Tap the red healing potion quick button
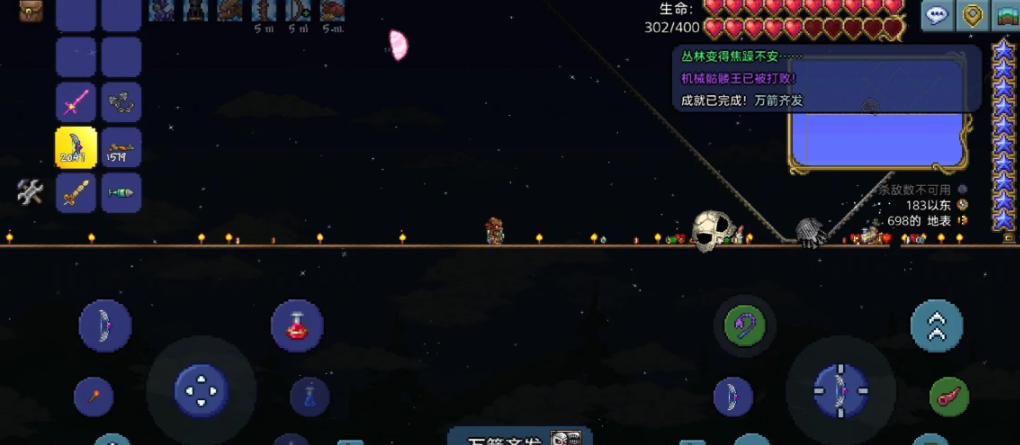The height and width of the screenshot is (445, 1020). pyautogui.click(x=296, y=326)
